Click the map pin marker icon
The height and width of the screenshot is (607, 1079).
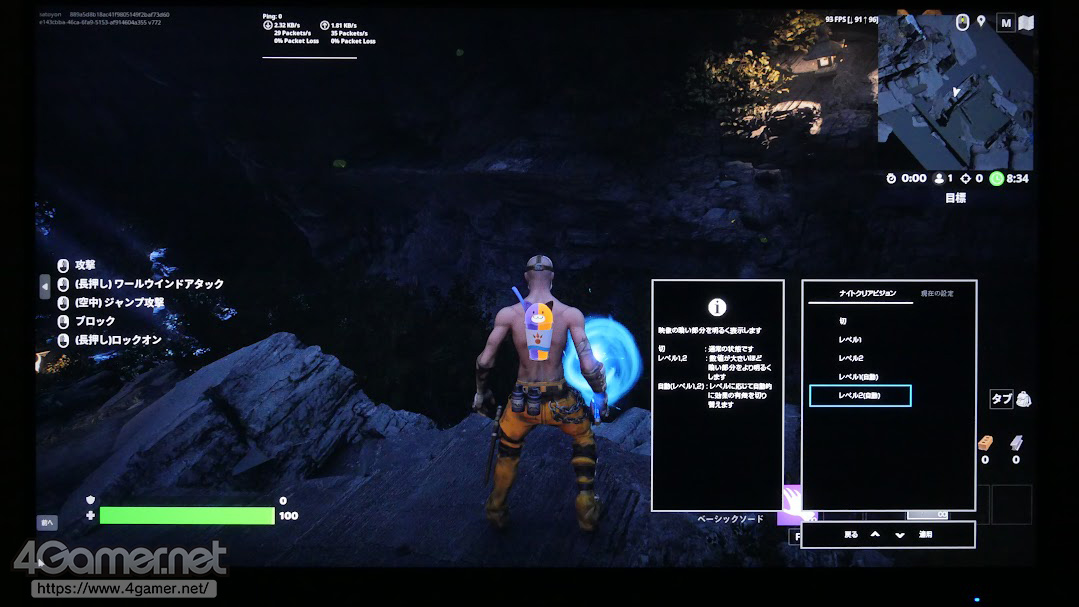(982, 22)
